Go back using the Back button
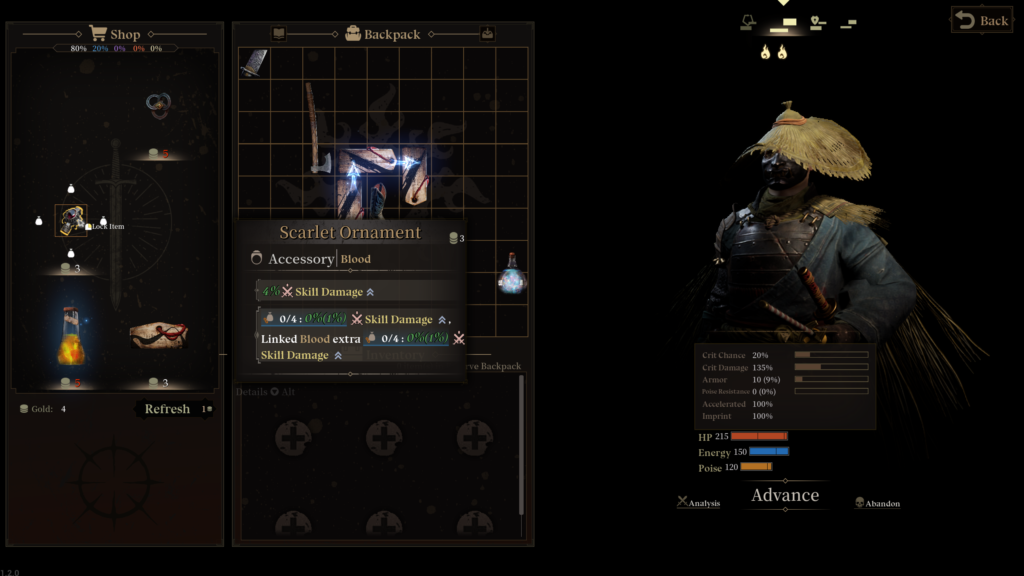Image resolution: width=1024 pixels, height=576 pixels. coord(980,20)
